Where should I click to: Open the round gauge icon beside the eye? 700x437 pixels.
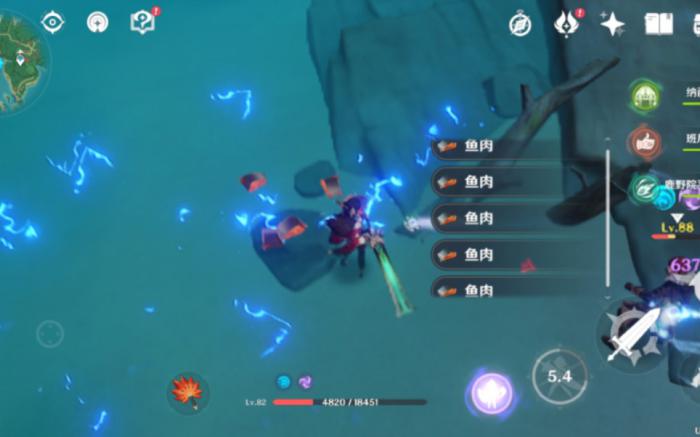pyautogui.click(x=97, y=22)
